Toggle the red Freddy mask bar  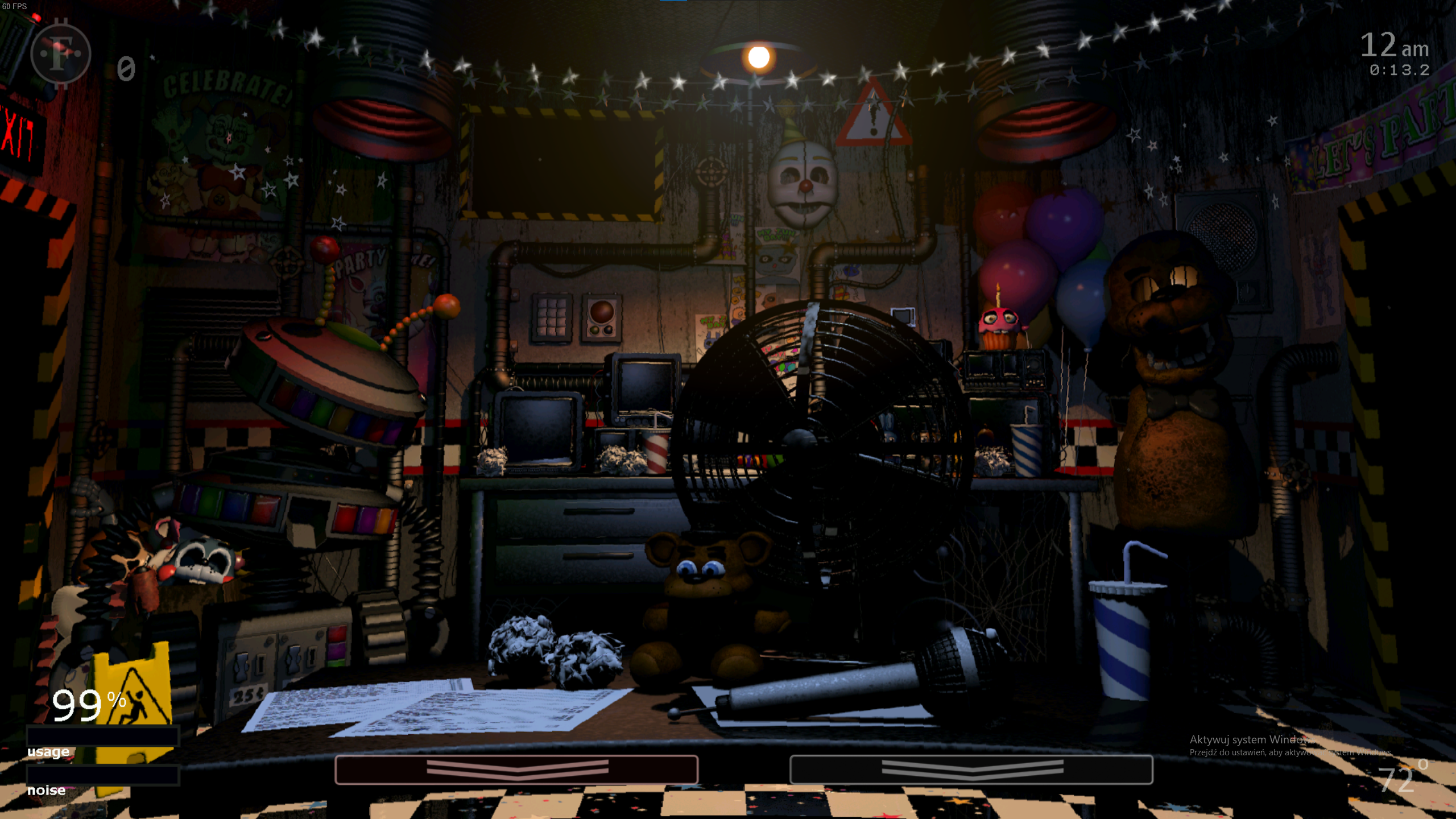point(516,770)
